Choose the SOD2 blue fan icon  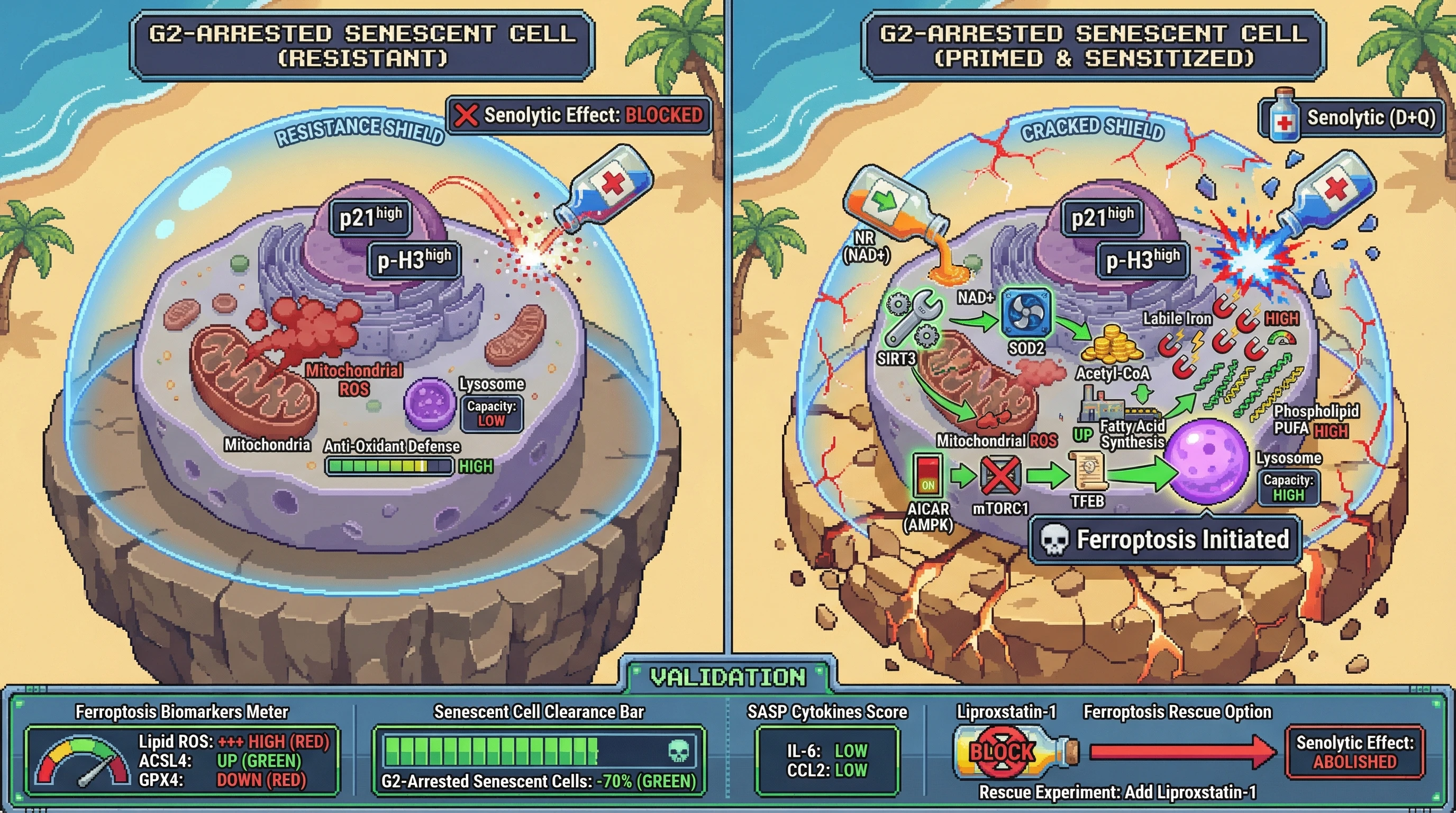coord(1026,313)
